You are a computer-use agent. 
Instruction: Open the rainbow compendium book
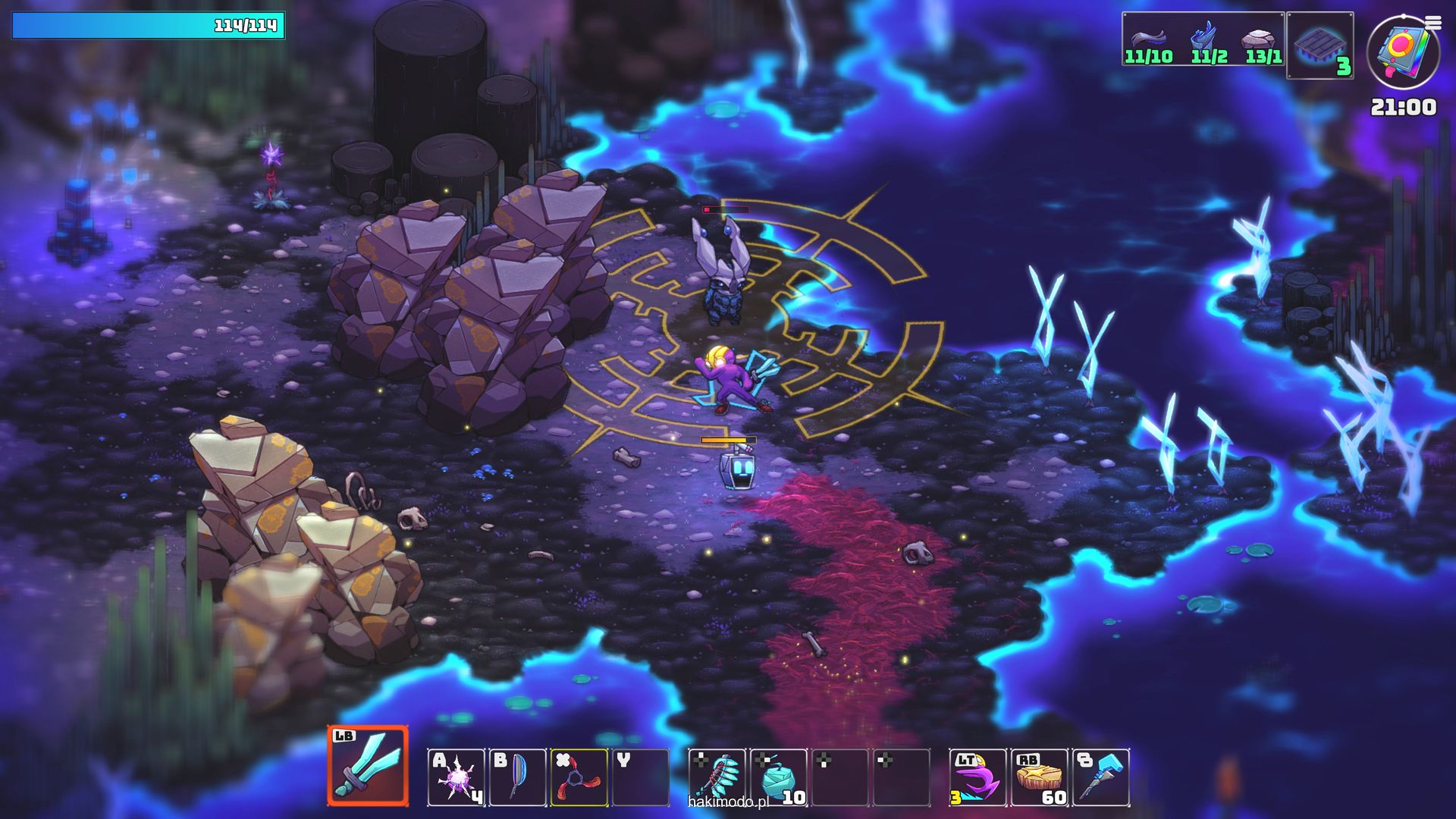1401,53
